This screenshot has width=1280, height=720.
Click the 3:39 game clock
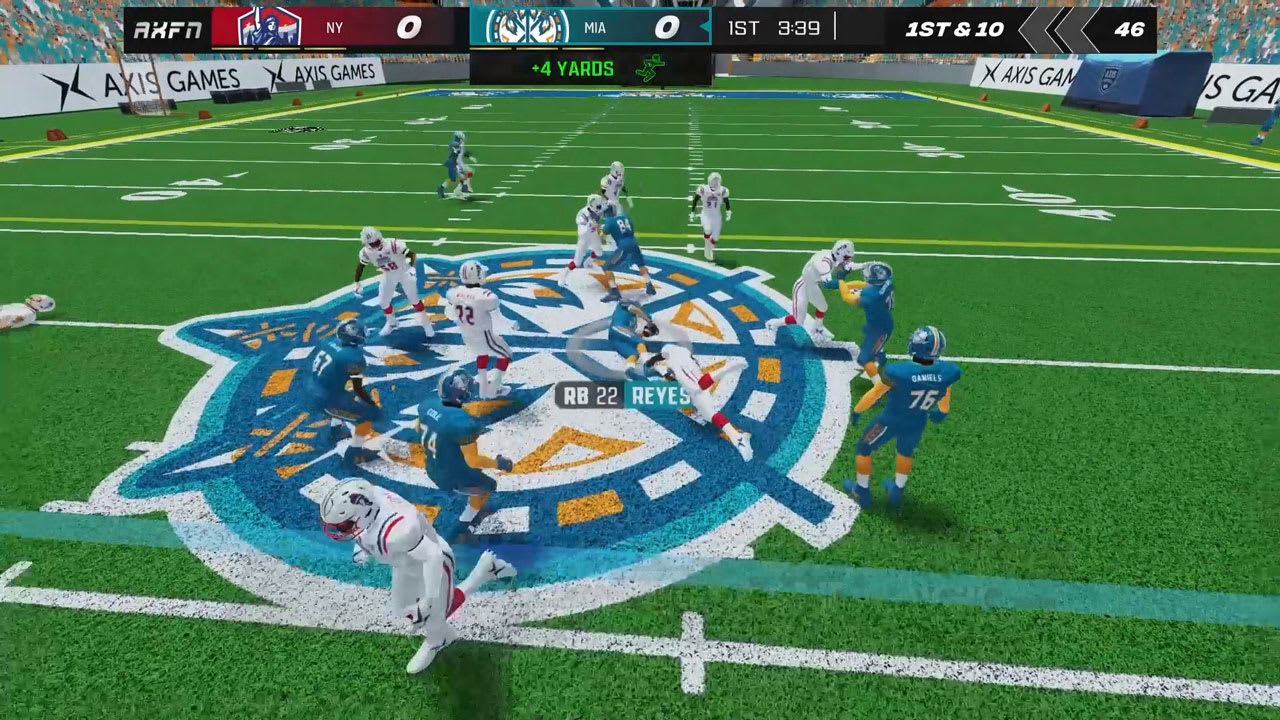(x=800, y=29)
